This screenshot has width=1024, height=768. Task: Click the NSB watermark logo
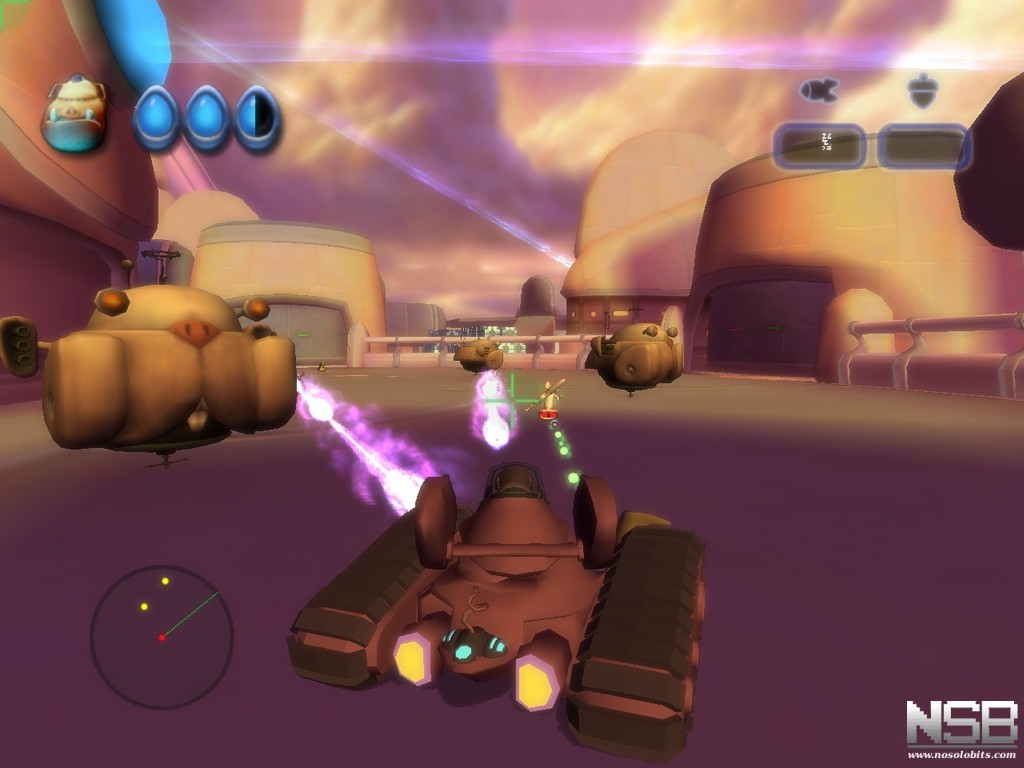point(961,724)
